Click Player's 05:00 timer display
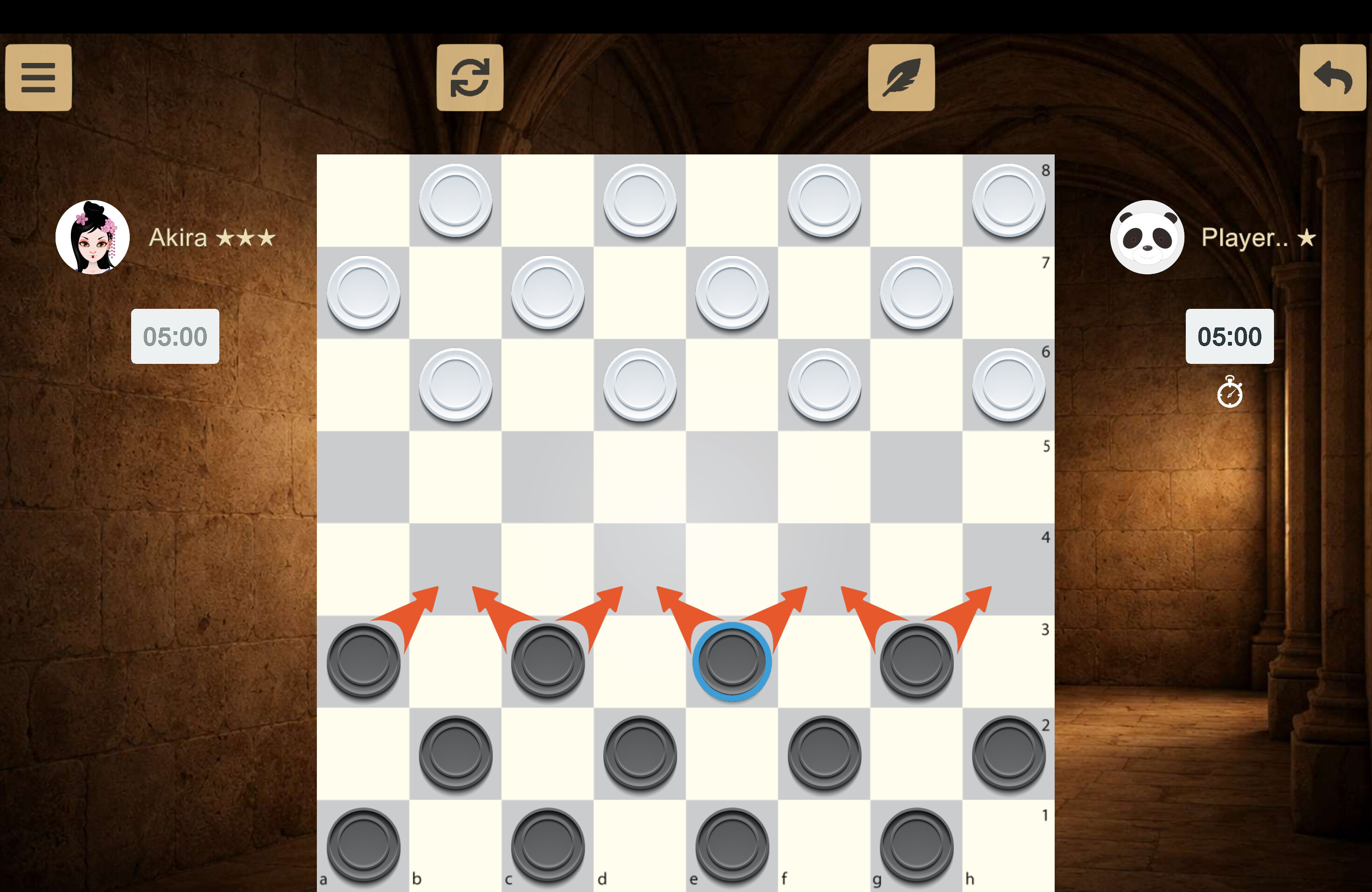This screenshot has height=892, width=1372. [1230, 336]
